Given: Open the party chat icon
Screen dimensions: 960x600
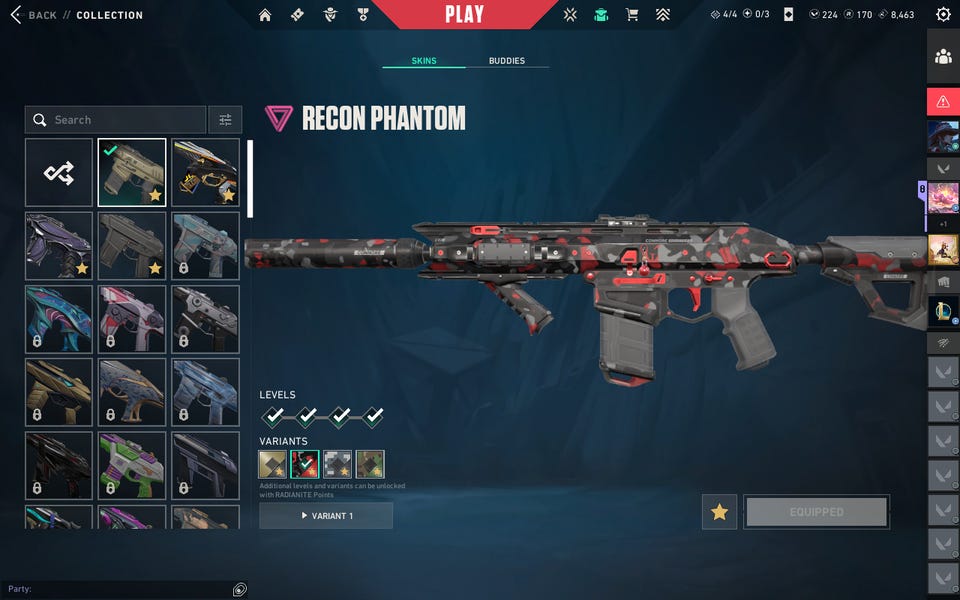Looking at the screenshot, I should (240, 590).
